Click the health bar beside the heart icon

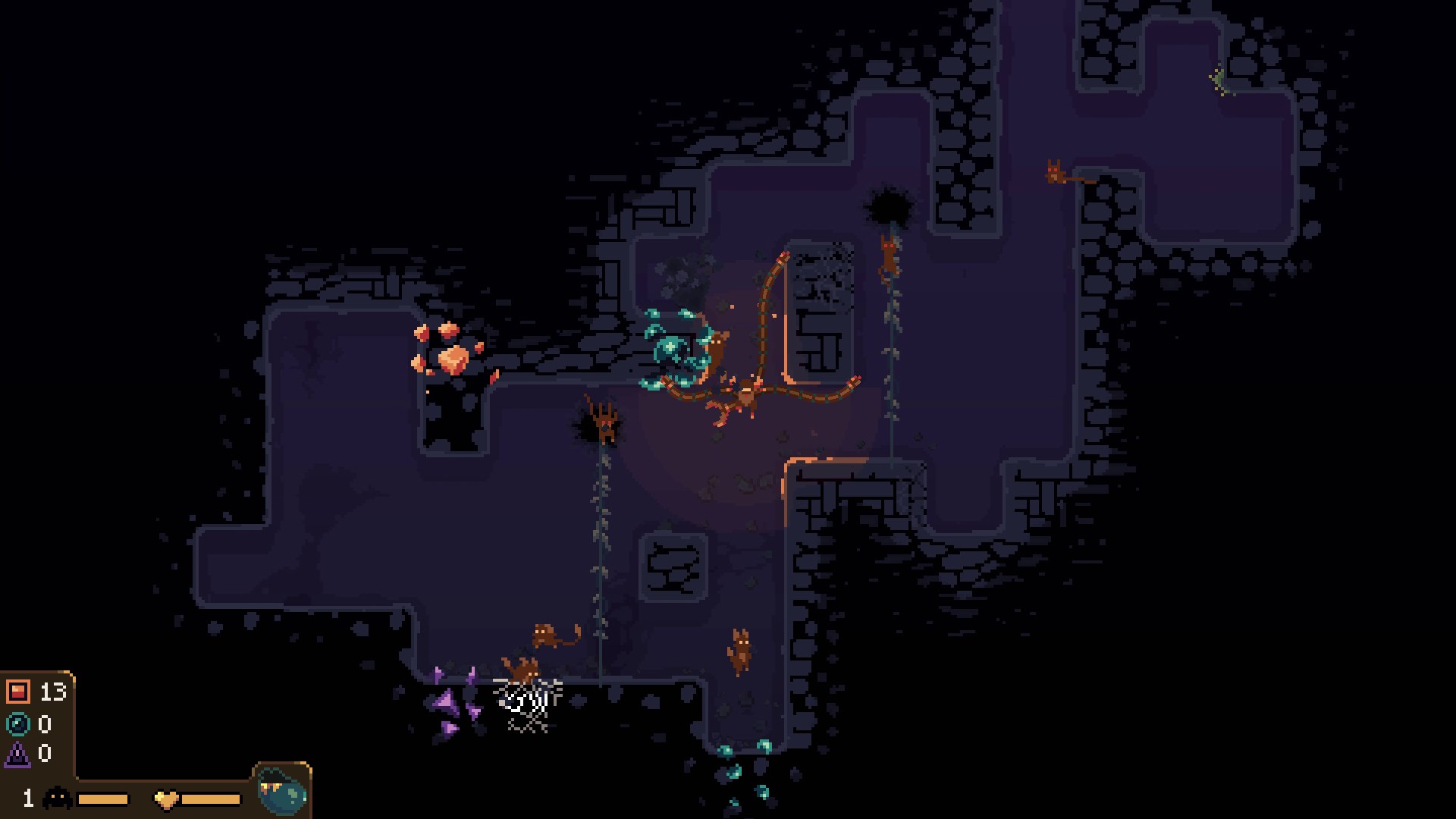(212, 798)
